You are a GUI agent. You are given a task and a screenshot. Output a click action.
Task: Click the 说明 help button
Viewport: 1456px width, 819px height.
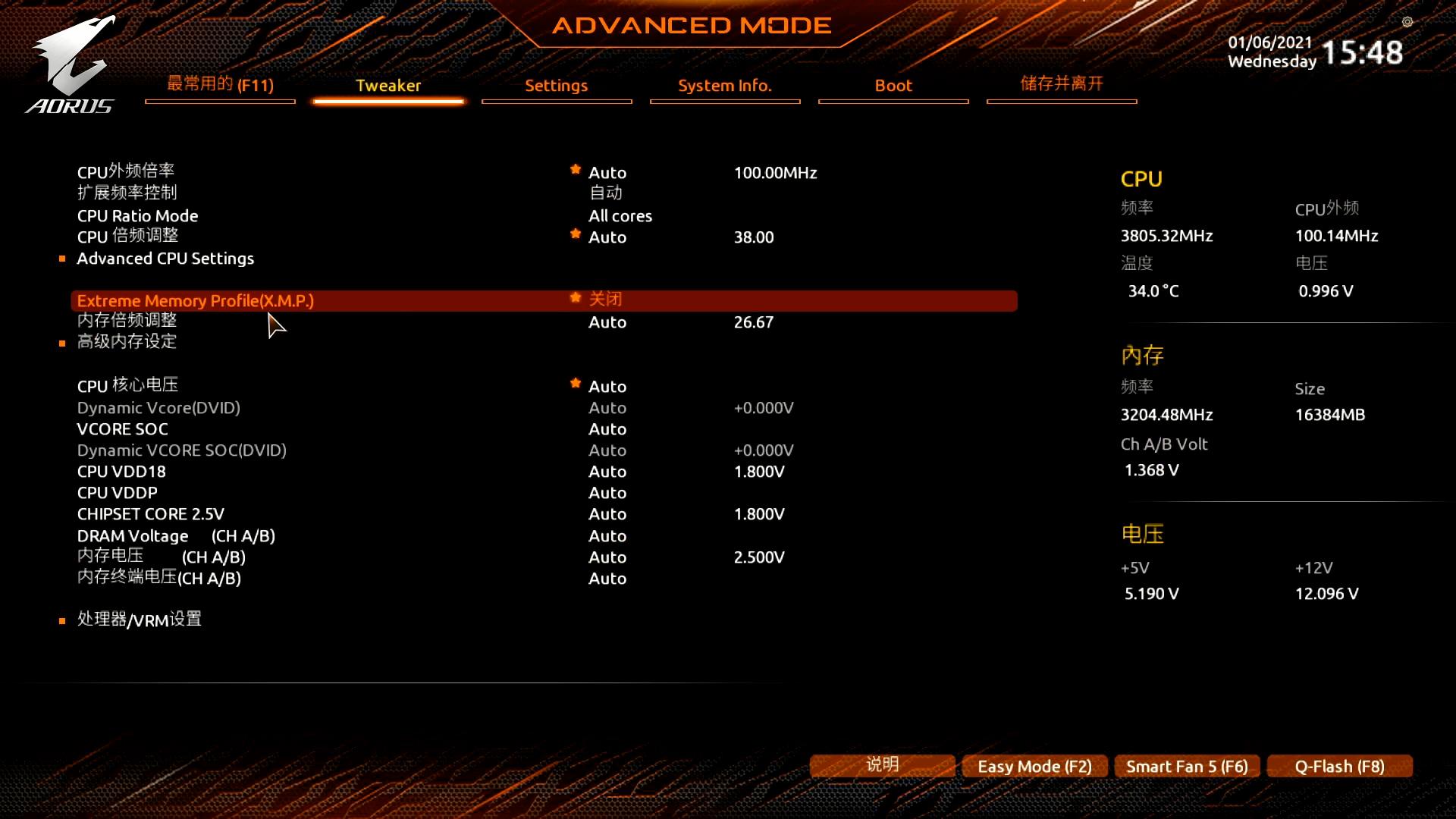click(882, 764)
